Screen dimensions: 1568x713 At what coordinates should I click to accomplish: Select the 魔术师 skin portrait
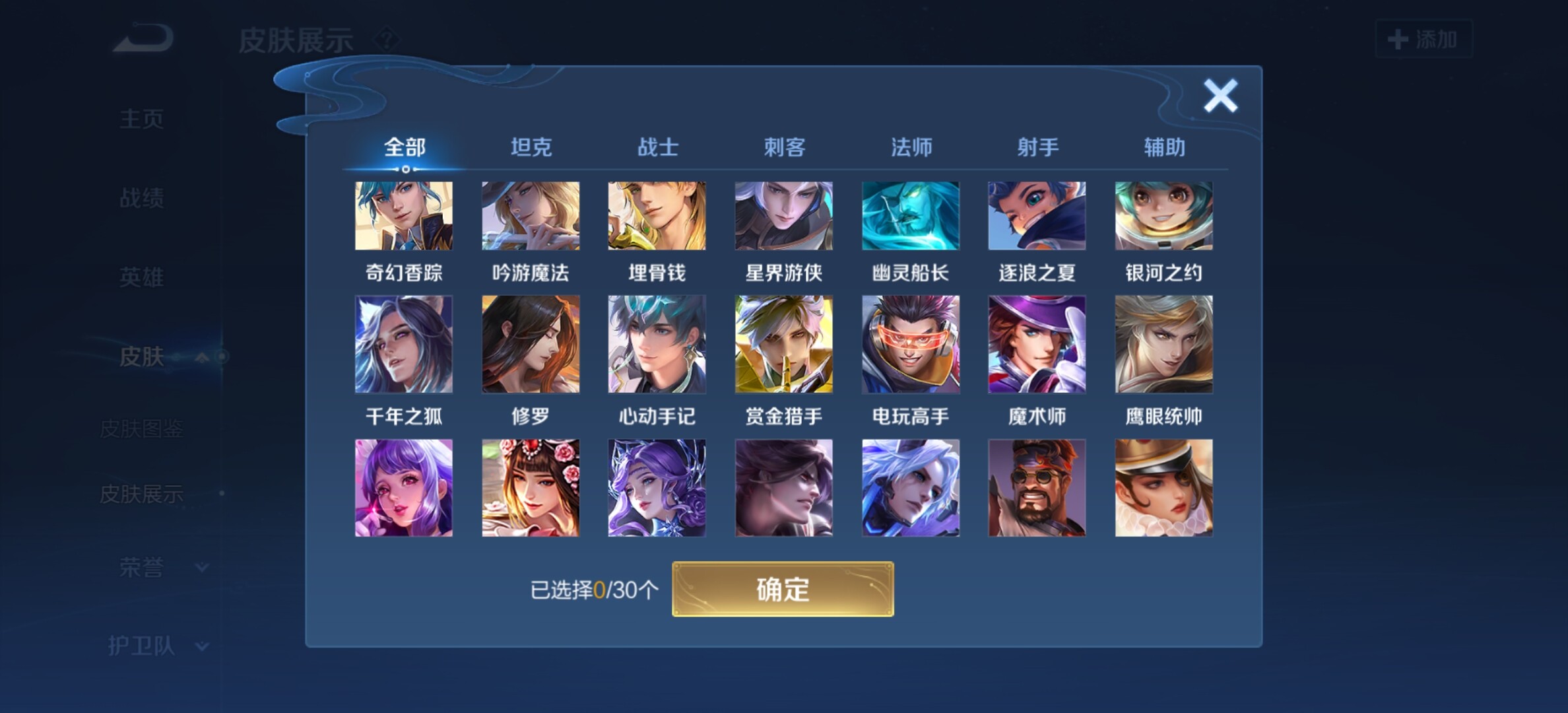click(x=1037, y=344)
